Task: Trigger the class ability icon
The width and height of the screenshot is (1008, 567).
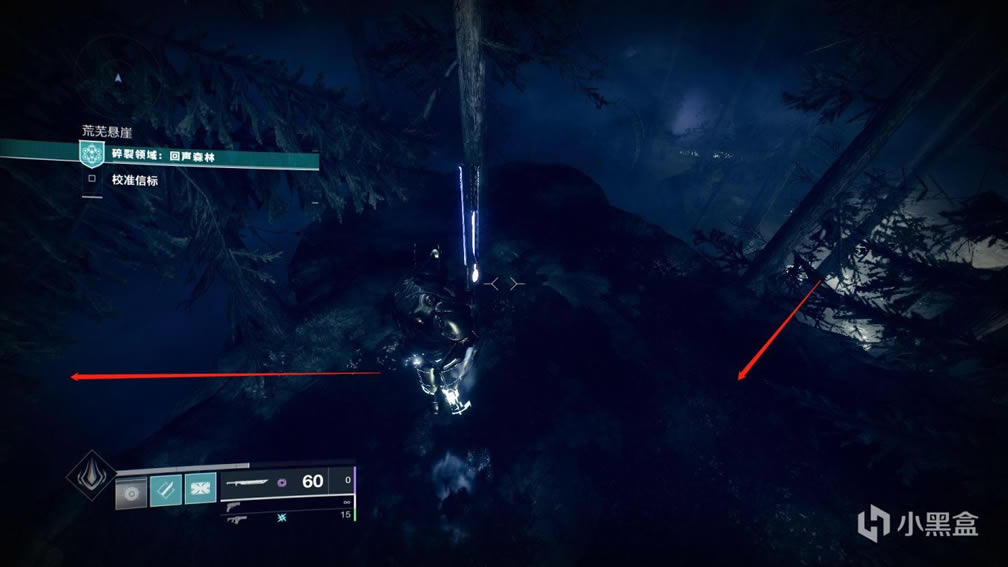Action: [200, 491]
